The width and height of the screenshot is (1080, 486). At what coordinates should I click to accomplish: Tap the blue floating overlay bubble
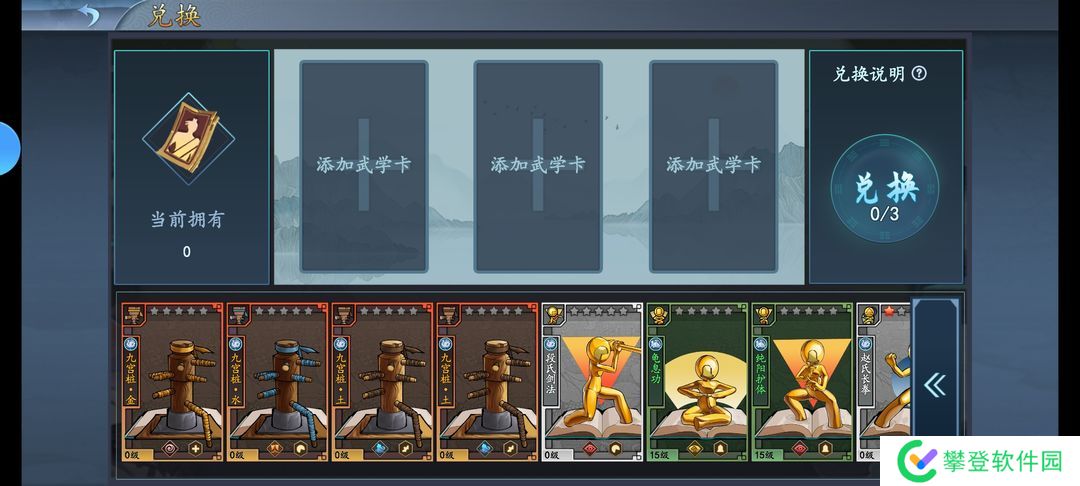8,148
